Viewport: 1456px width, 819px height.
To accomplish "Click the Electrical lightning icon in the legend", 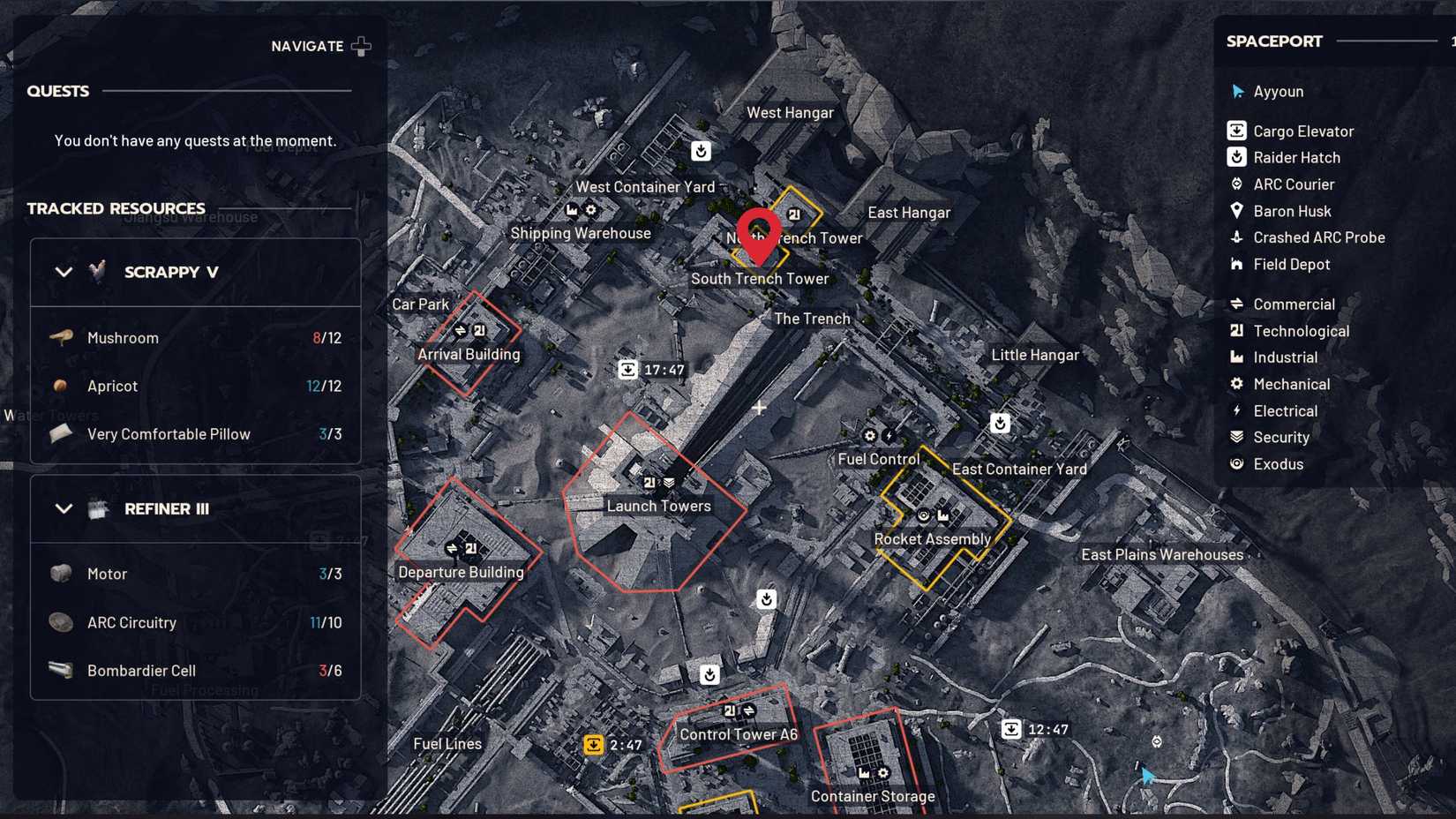I will pyautogui.click(x=1236, y=410).
